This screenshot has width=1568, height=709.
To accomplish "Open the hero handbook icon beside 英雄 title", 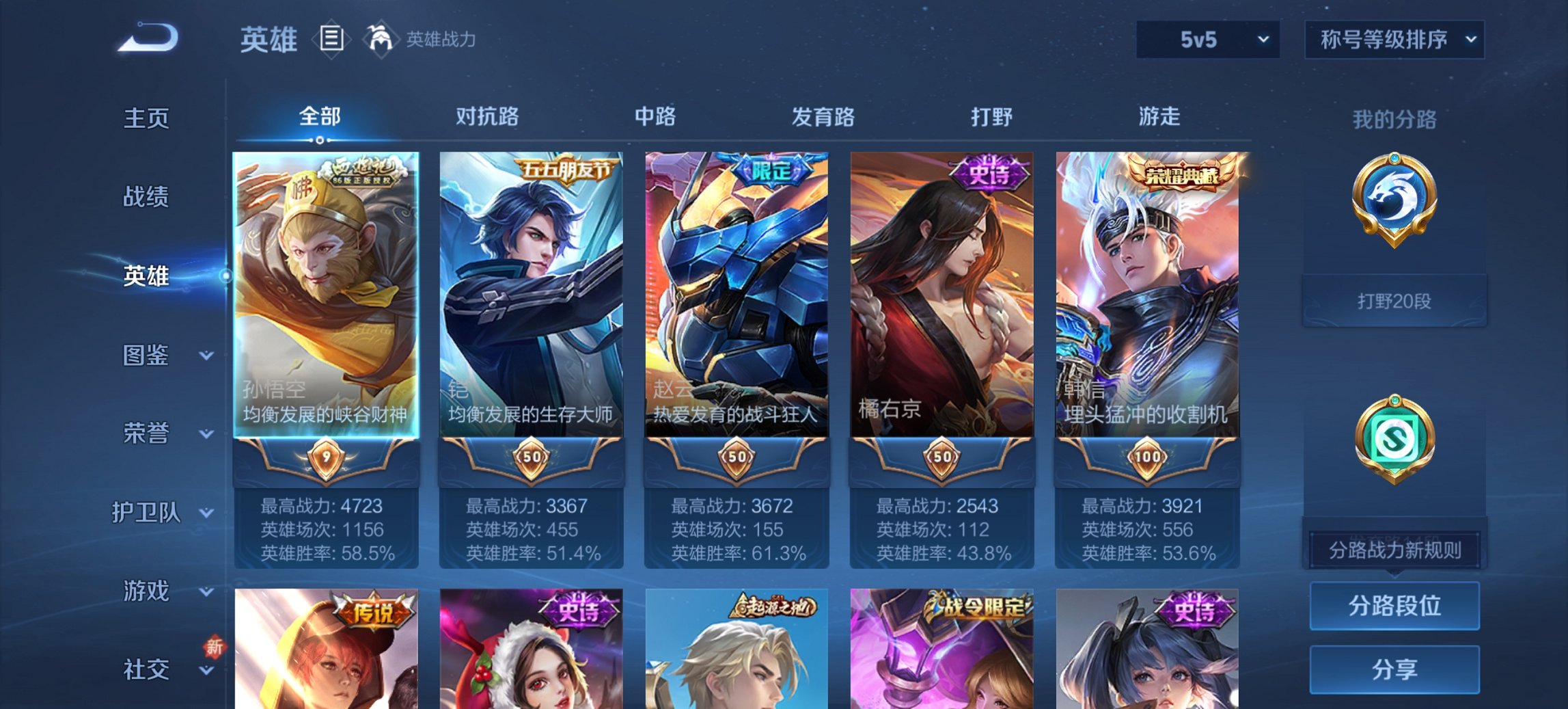I will [331, 40].
